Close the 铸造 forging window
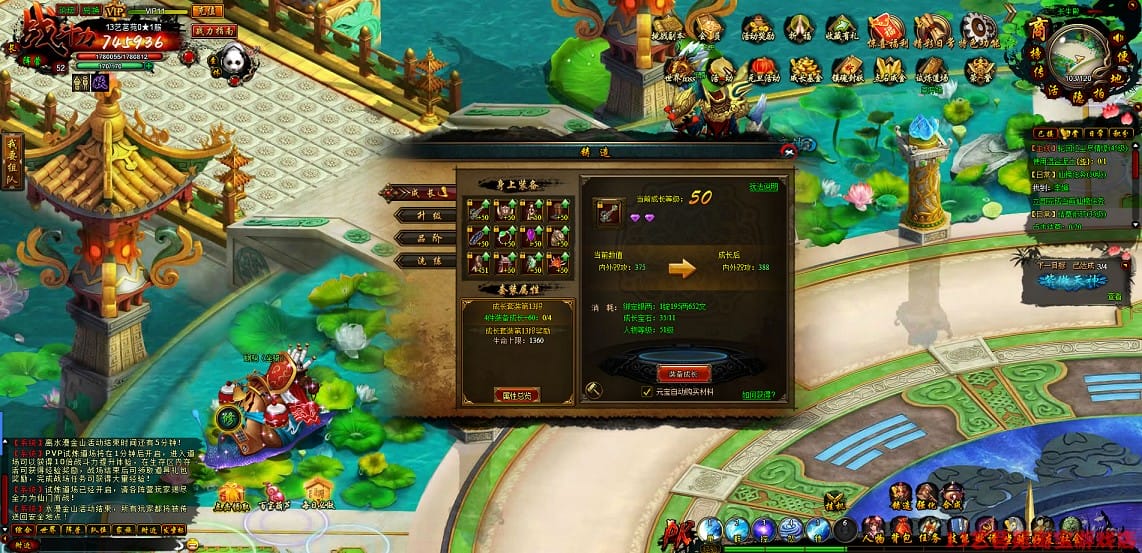Screen dimensions: 1142x553 pyautogui.click(x=789, y=150)
